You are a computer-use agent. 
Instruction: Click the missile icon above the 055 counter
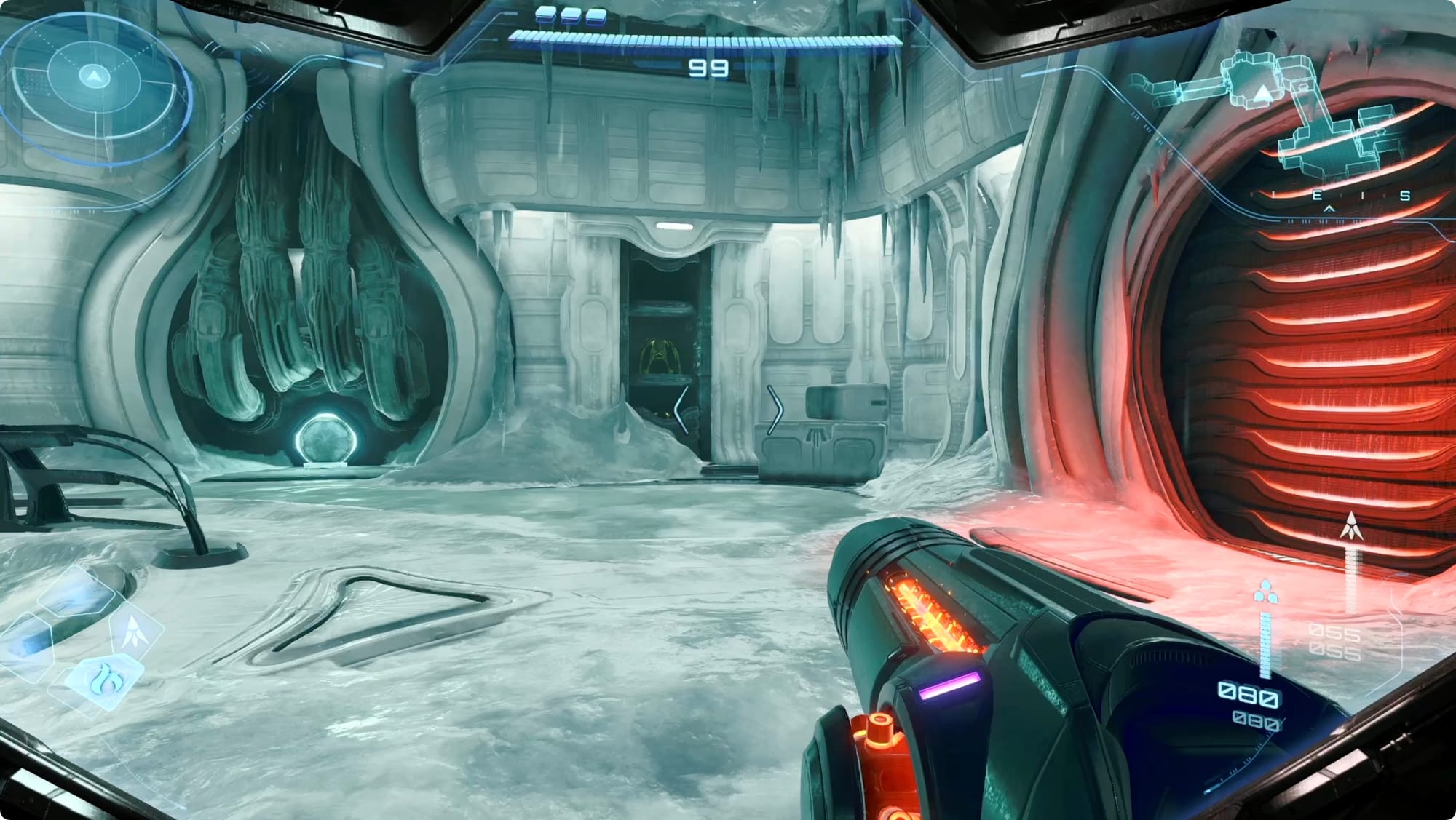click(1351, 525)
